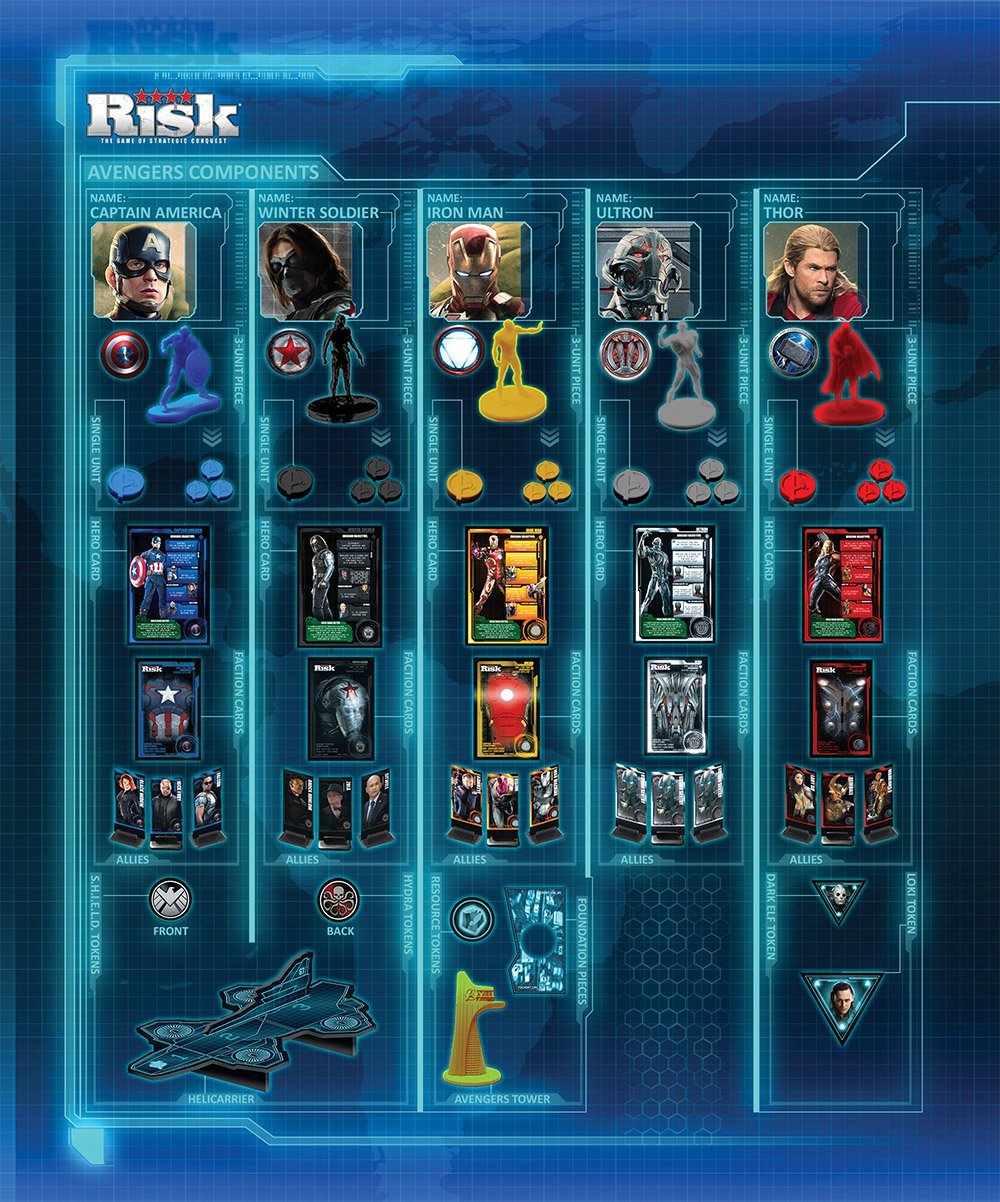Select the Winter Soldier red star emblem
Viewport: 1000px width, 1202px height.
click(290, 353)
